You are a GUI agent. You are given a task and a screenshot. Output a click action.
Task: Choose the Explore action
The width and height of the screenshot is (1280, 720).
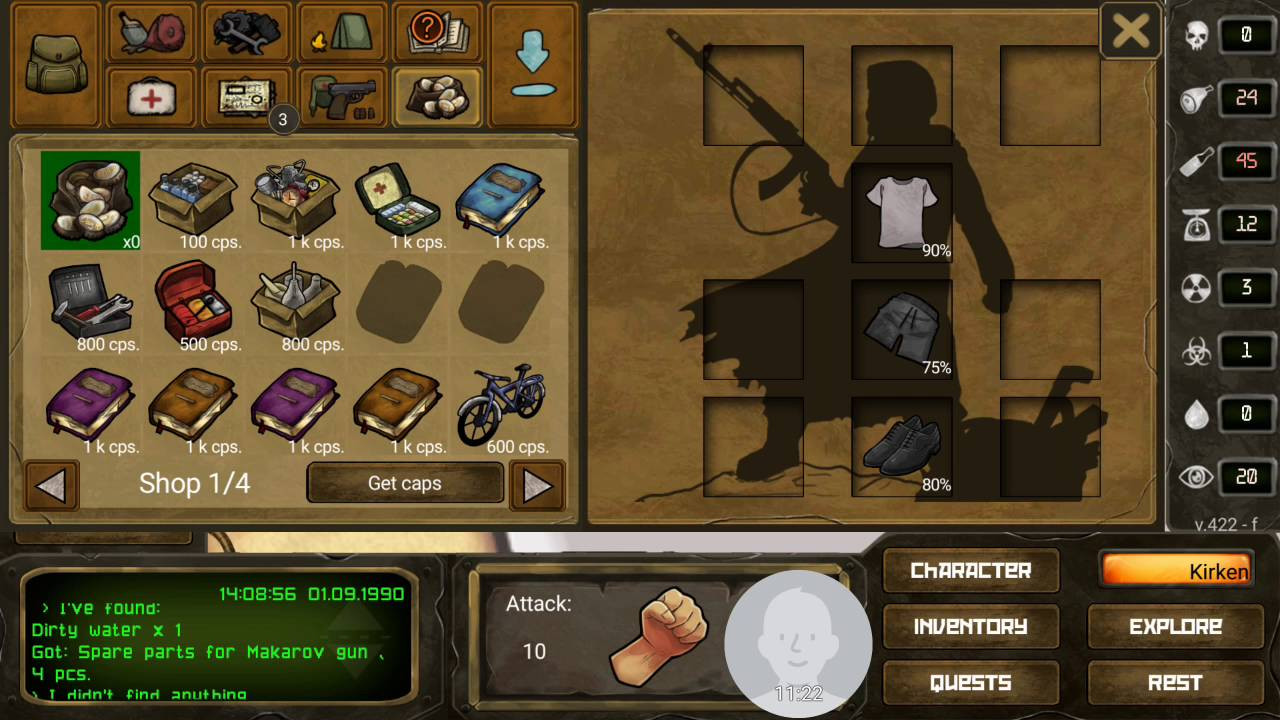1175,627
